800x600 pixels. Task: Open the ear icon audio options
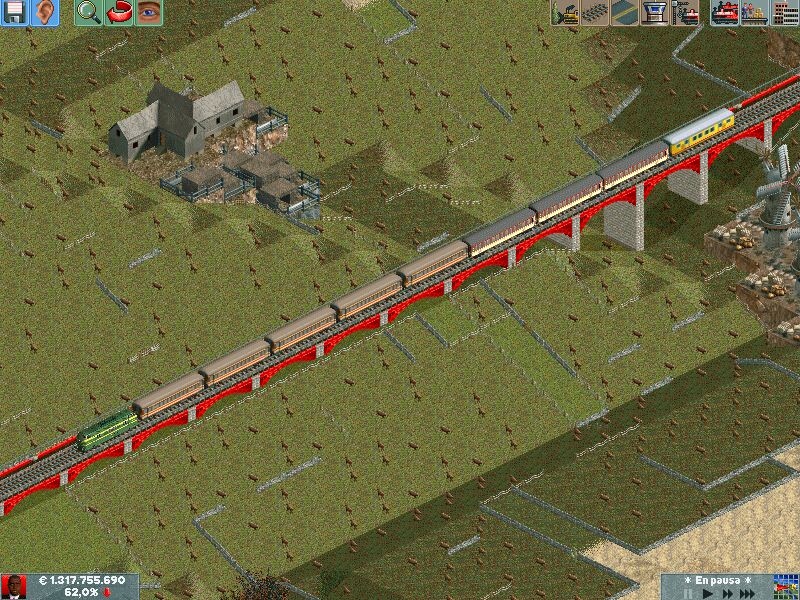click(45, 13)
